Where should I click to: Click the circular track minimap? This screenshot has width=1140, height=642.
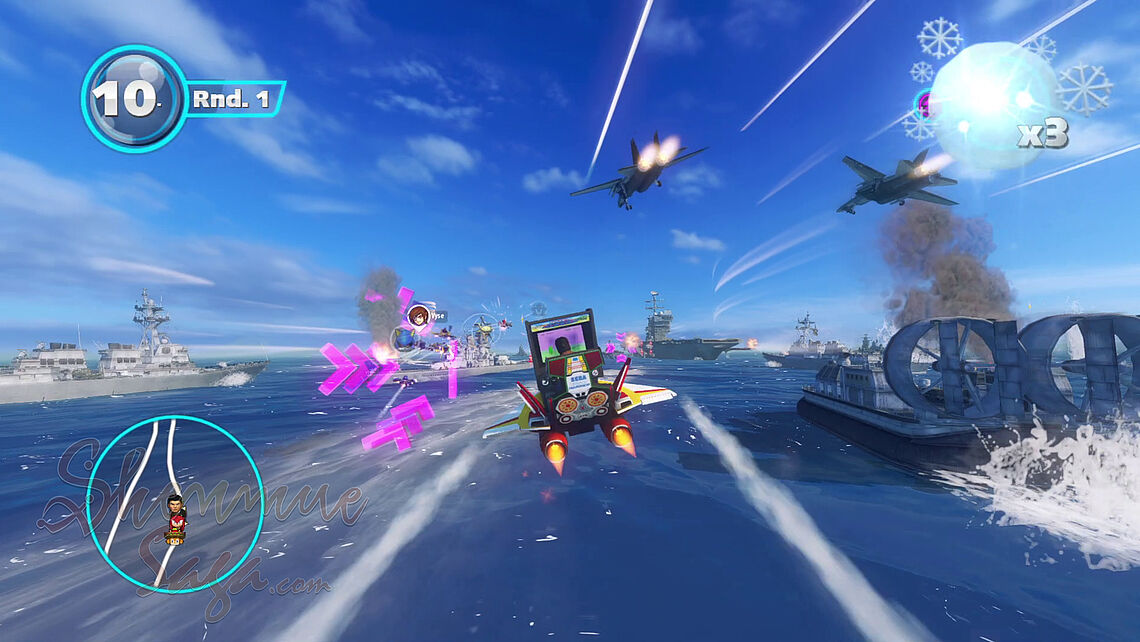tap(174, 504)
